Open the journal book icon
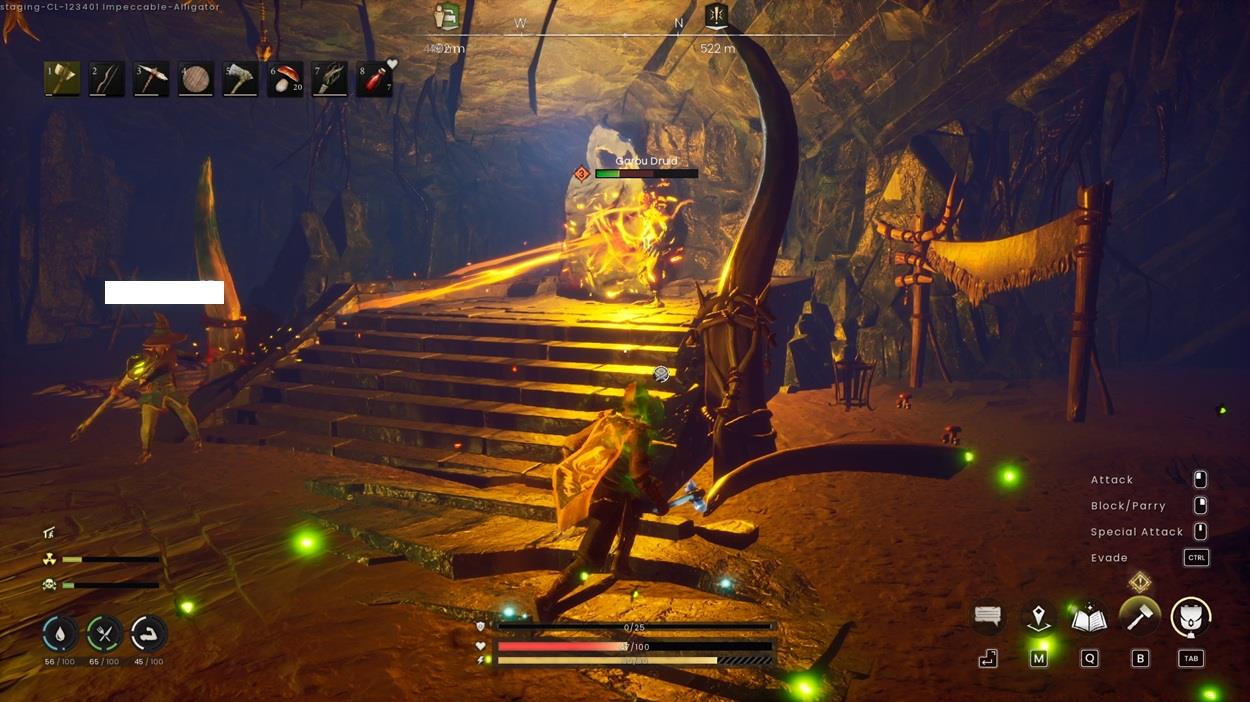This screenshot has height=702, width=1250. (x=1088, y=617)
